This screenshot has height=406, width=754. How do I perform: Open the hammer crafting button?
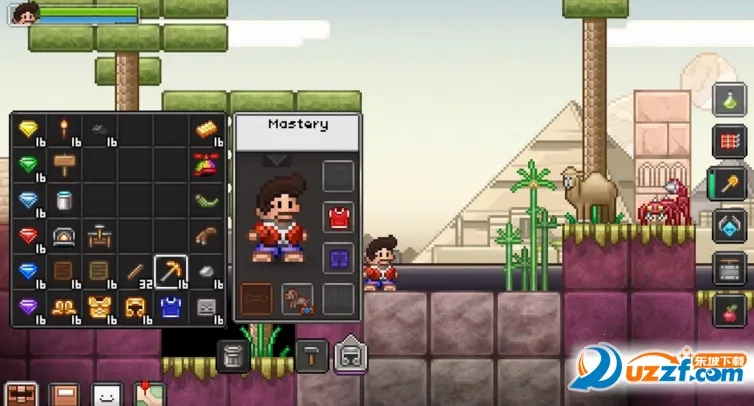[x=311, y=354]
